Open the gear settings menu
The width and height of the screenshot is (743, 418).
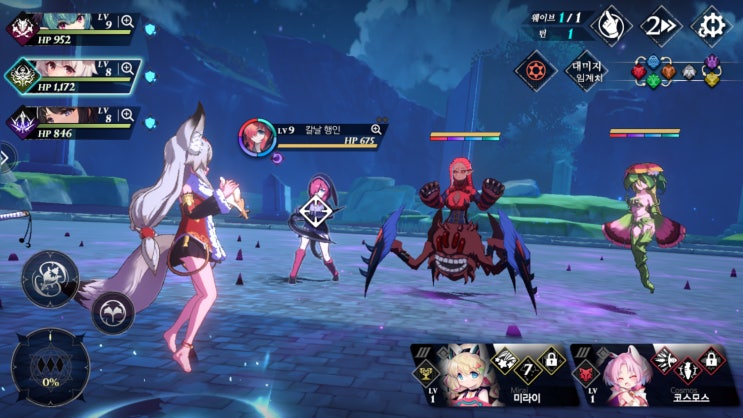point(711,23)
